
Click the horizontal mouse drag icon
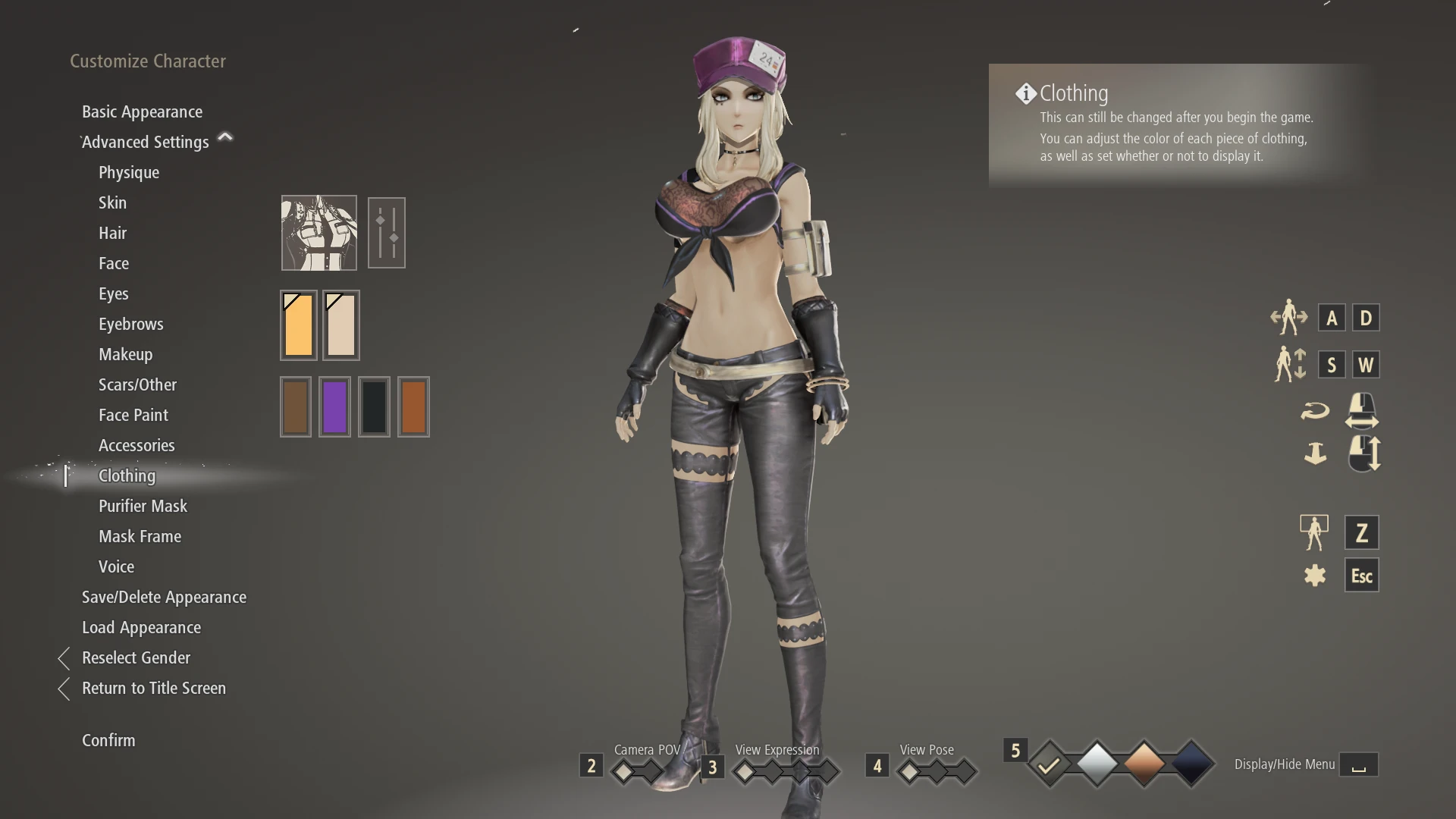coord(1362,410)
